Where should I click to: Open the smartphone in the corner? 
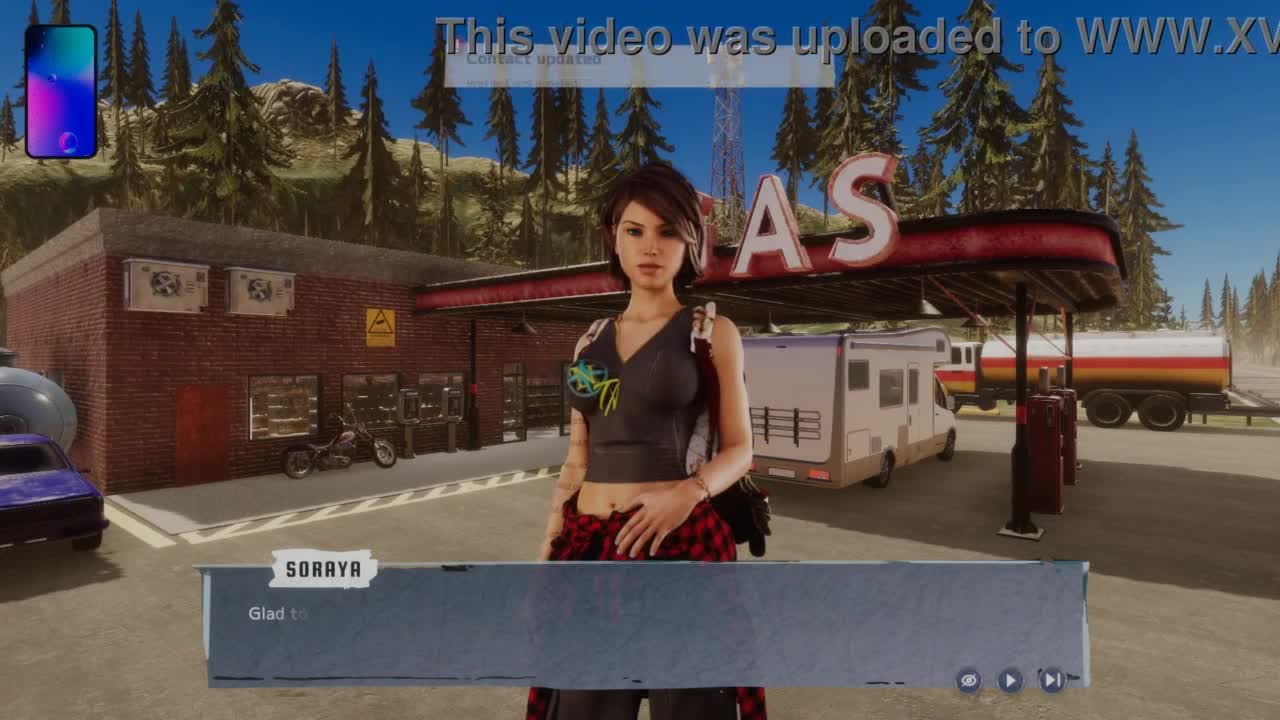(61, 92)
